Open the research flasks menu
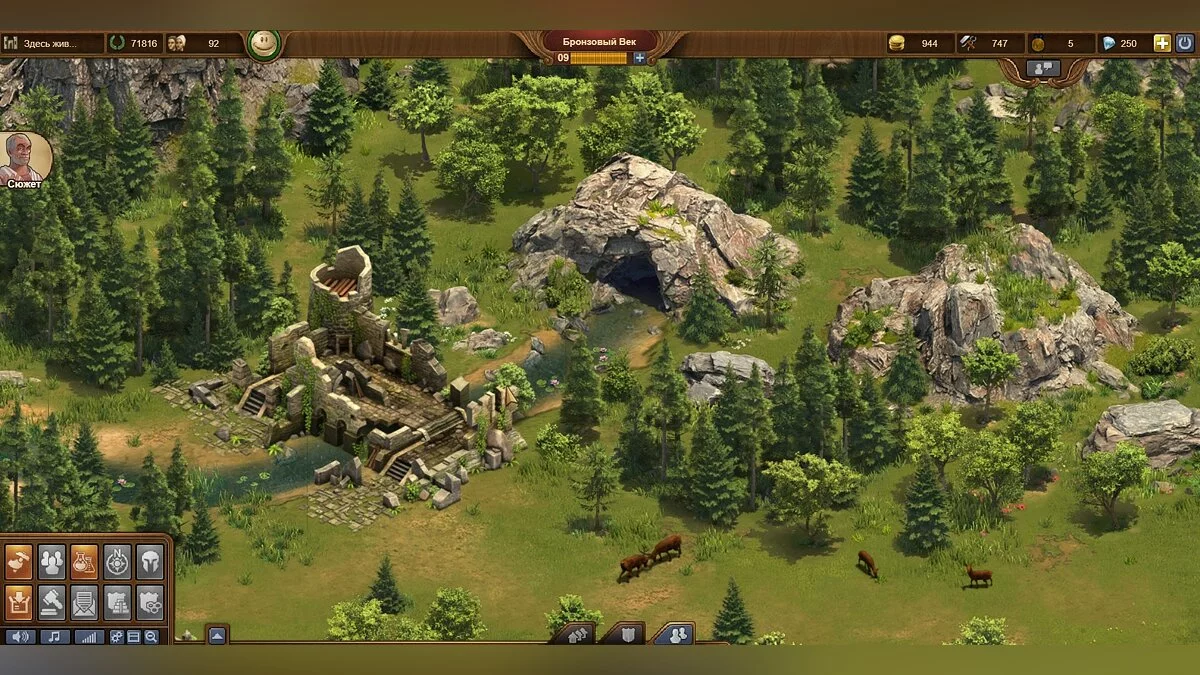The height and width of the screenshot is (675, 1200). (84, 561)
